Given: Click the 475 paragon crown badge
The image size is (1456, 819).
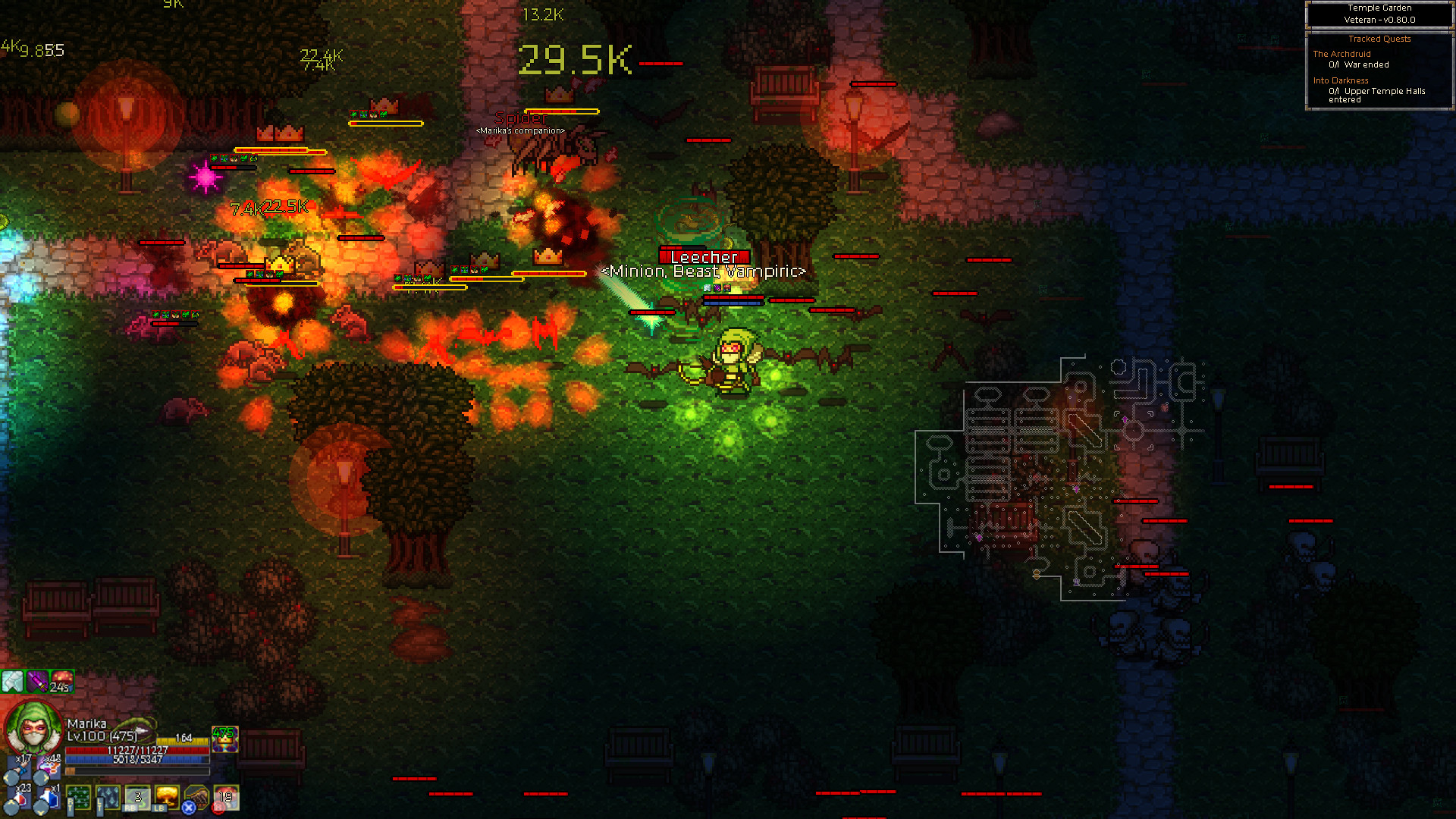Looking at the screenshot, I should [224, 740].
